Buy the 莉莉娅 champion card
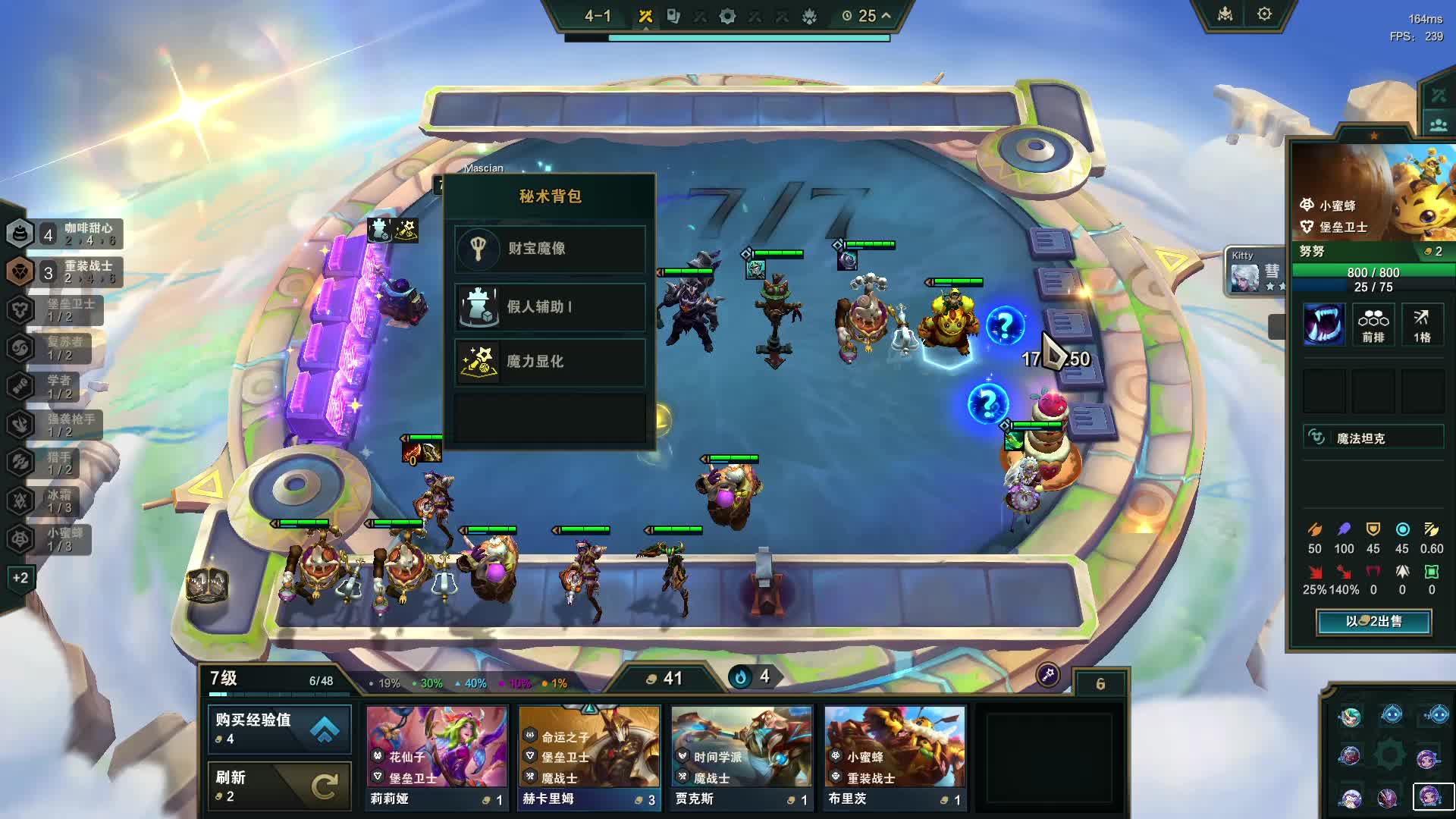 tap(436, 757)
